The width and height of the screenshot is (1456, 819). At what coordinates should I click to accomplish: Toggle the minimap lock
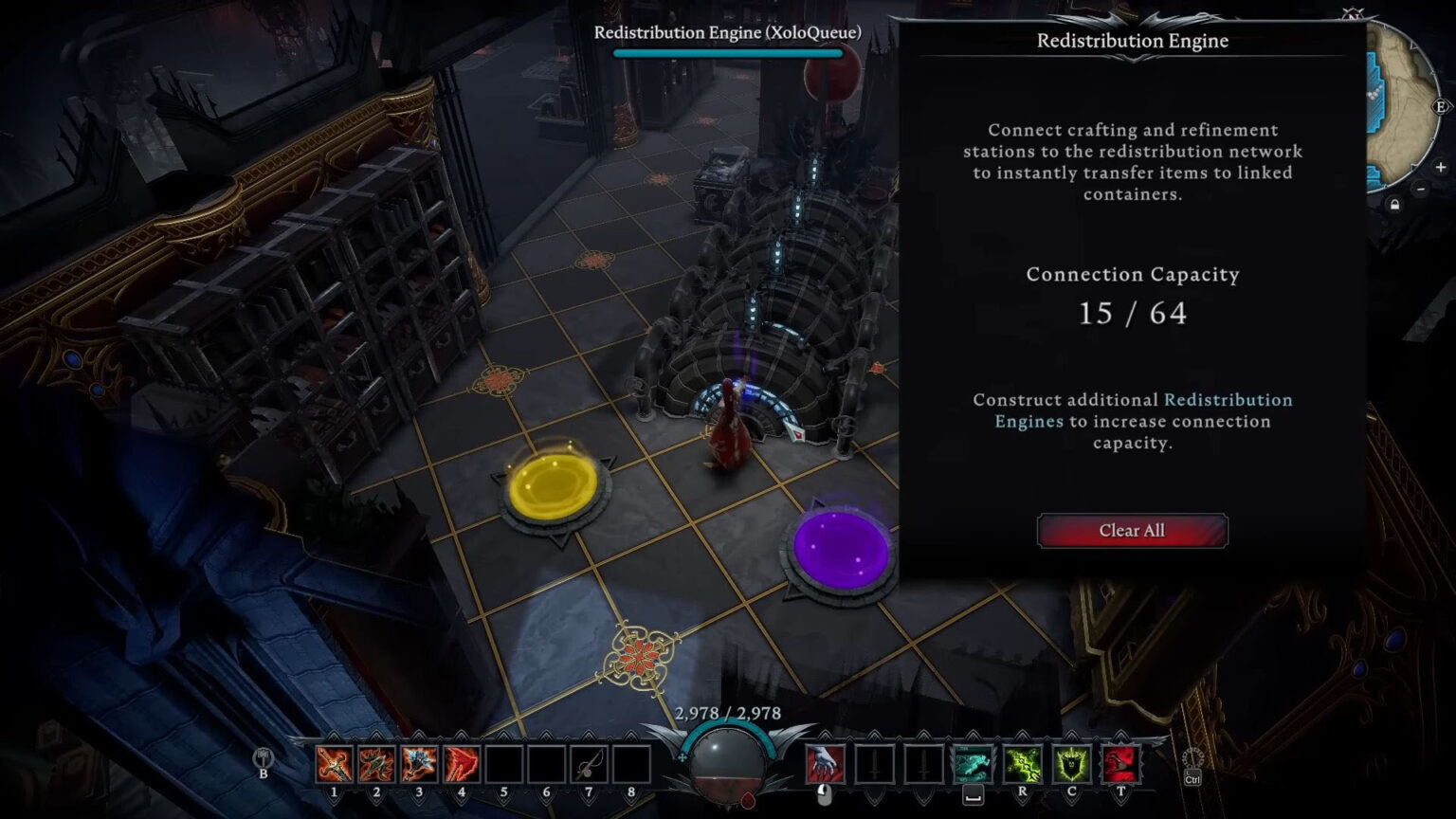tap(1394, 203)
